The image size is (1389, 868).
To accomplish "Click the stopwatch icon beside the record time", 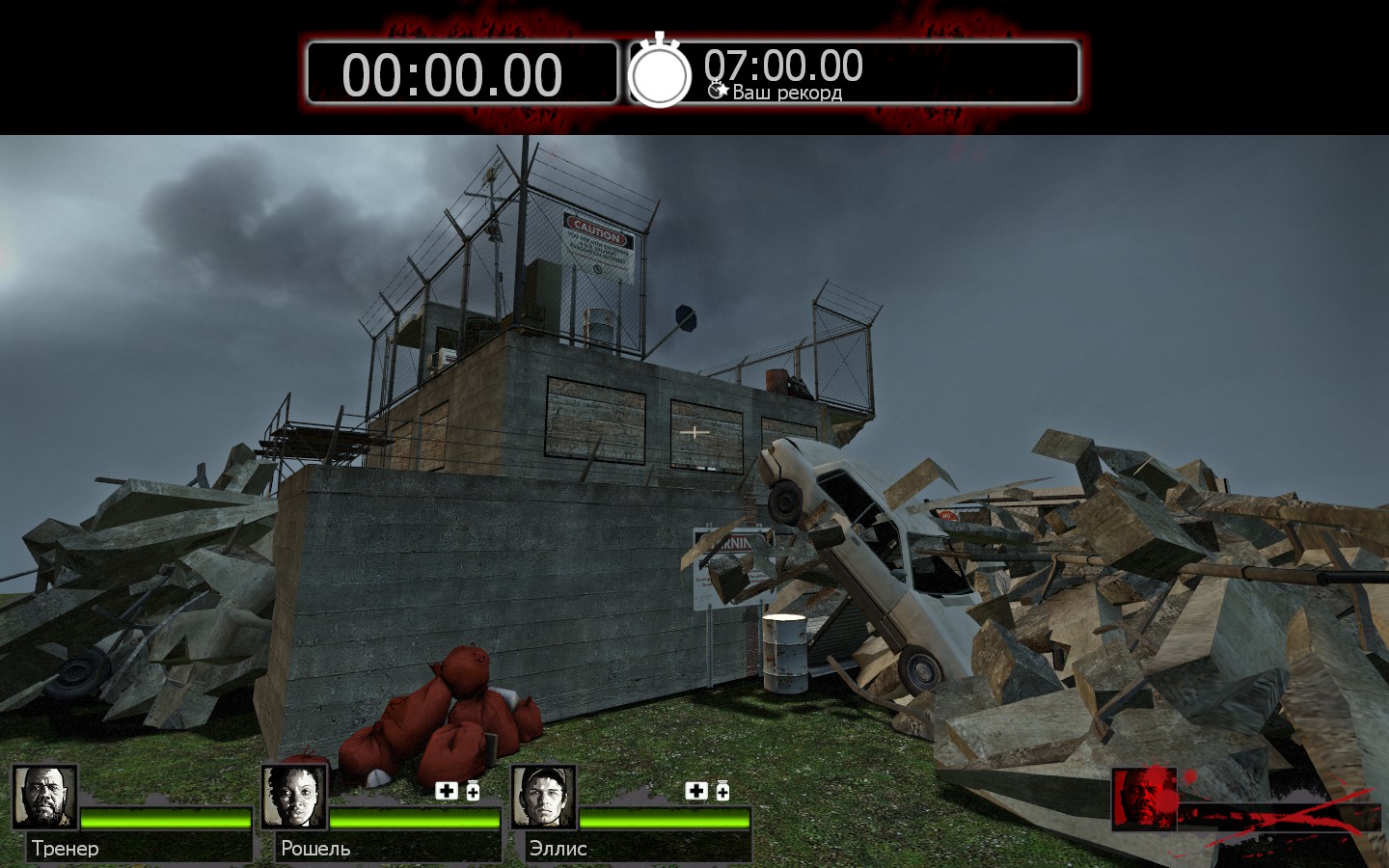I will (660, 72).
